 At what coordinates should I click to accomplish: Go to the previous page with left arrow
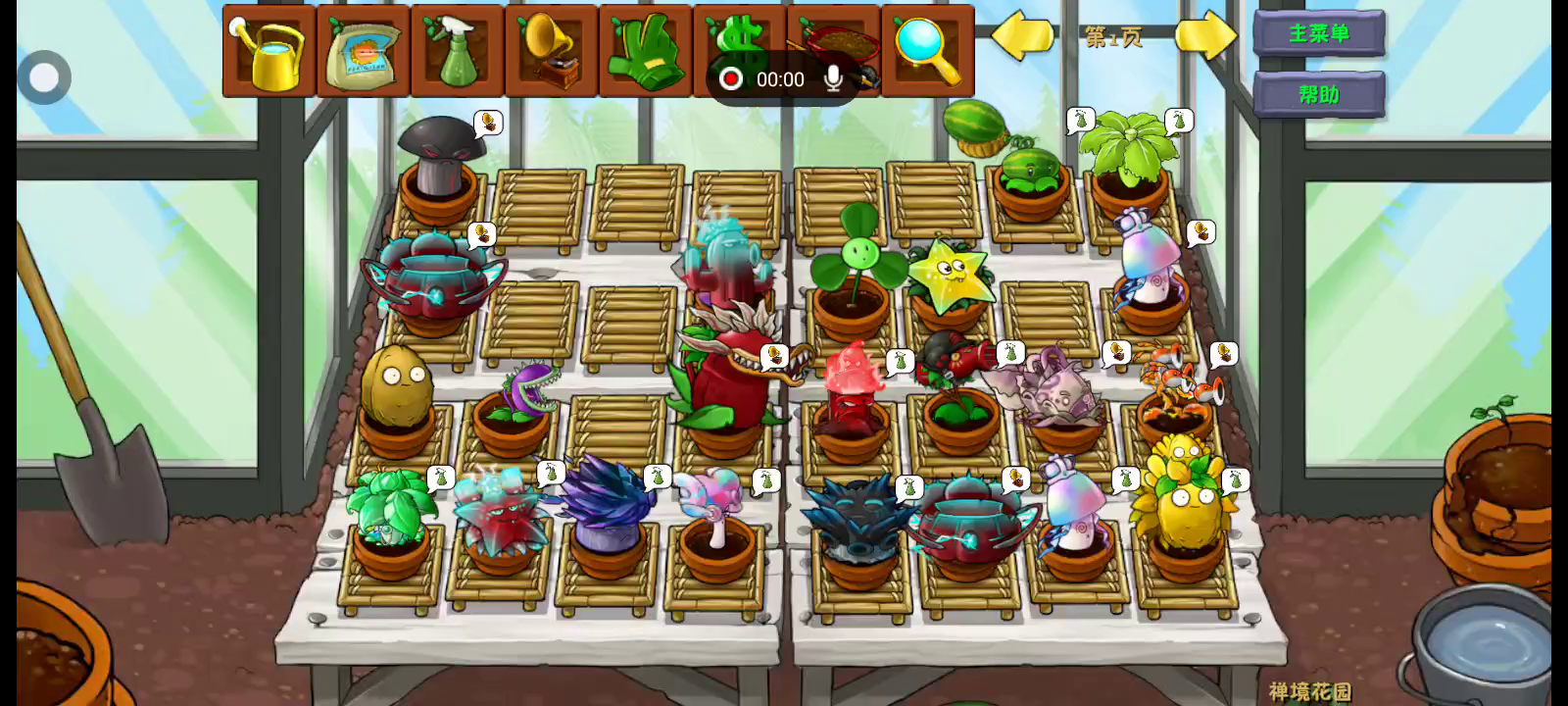coord(1022,37)
